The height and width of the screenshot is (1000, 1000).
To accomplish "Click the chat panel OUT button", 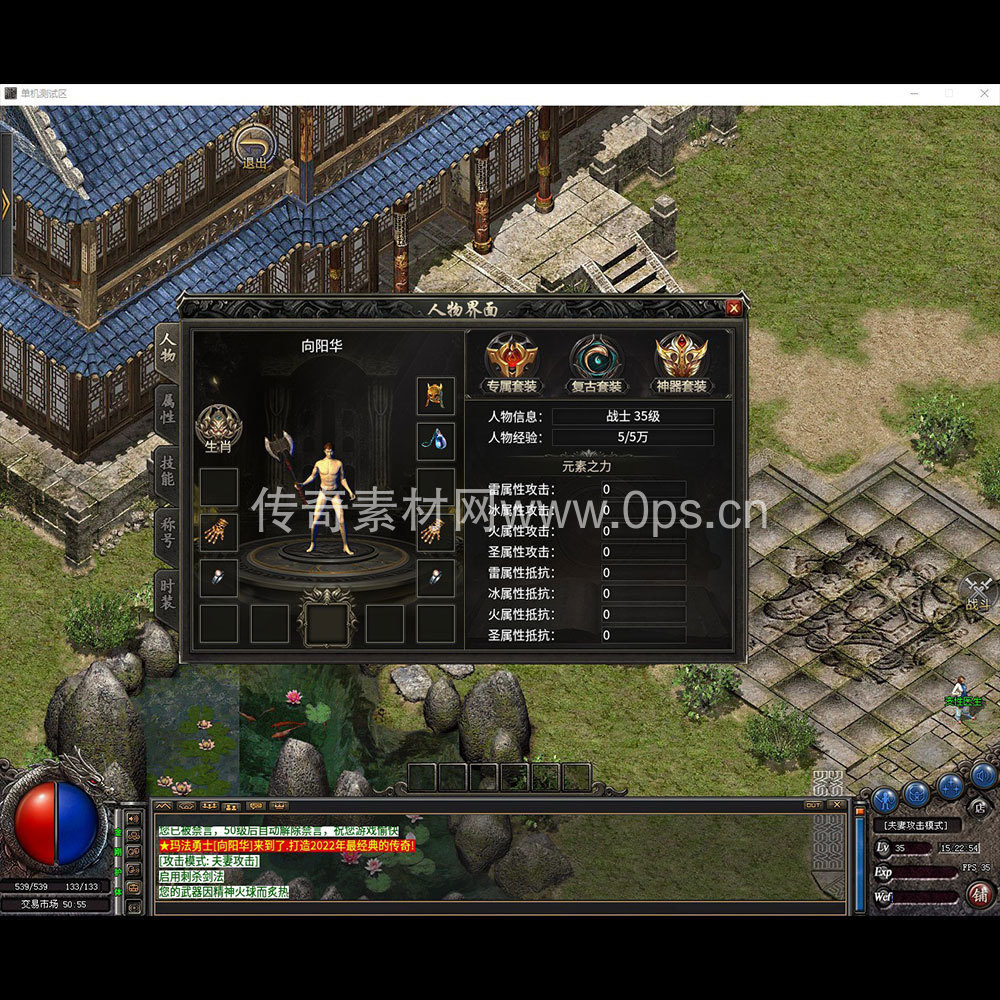I will 813,804.
